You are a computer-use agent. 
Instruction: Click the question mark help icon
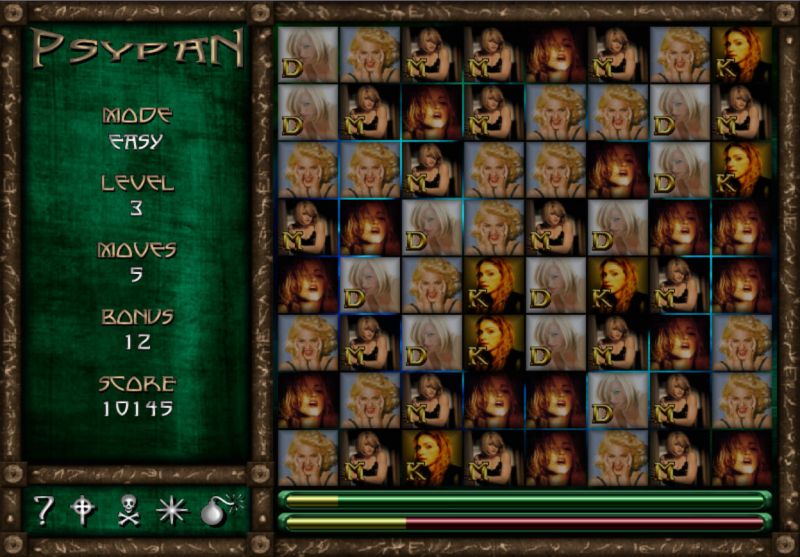[x=44, y=511]
